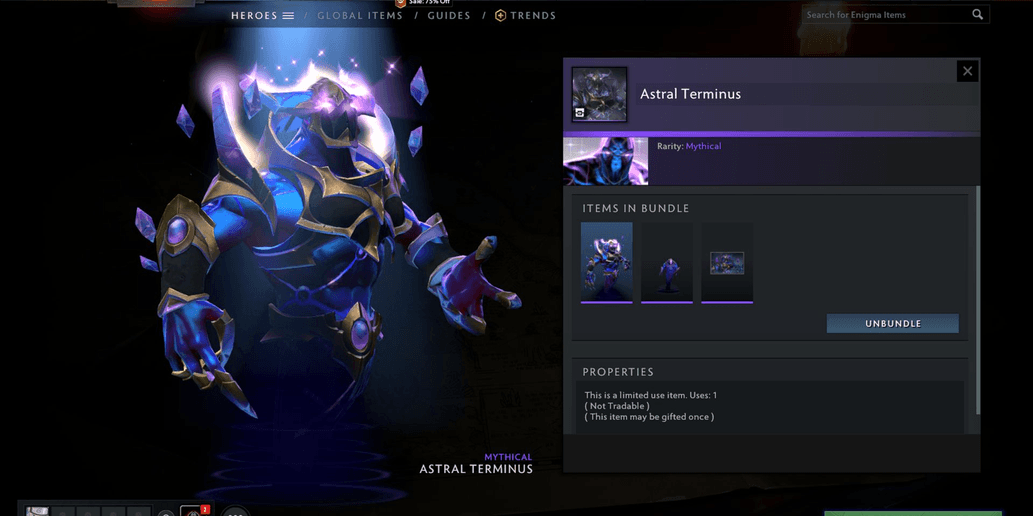Screen dimensions: 1033x516
Task: Close the Astral Terminus details panel
Action: point(967,71)
